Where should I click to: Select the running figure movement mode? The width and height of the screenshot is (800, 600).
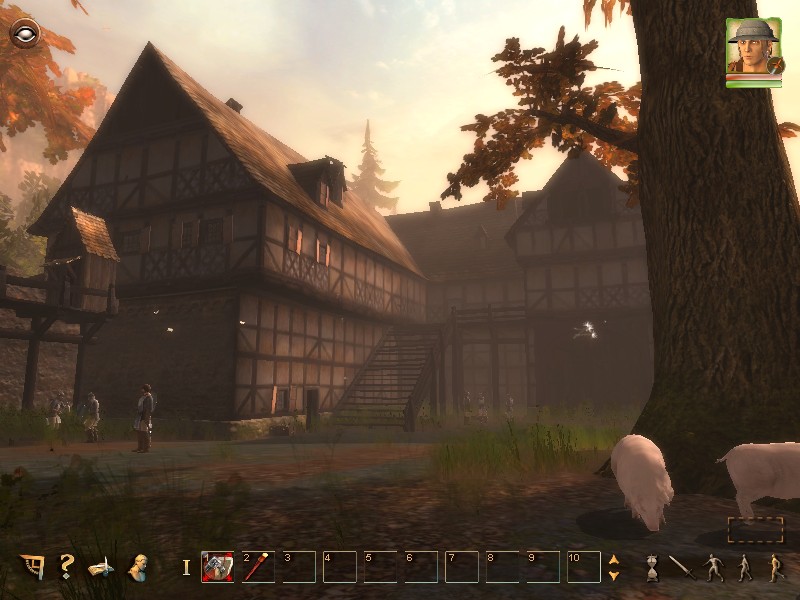pos(775,567)
